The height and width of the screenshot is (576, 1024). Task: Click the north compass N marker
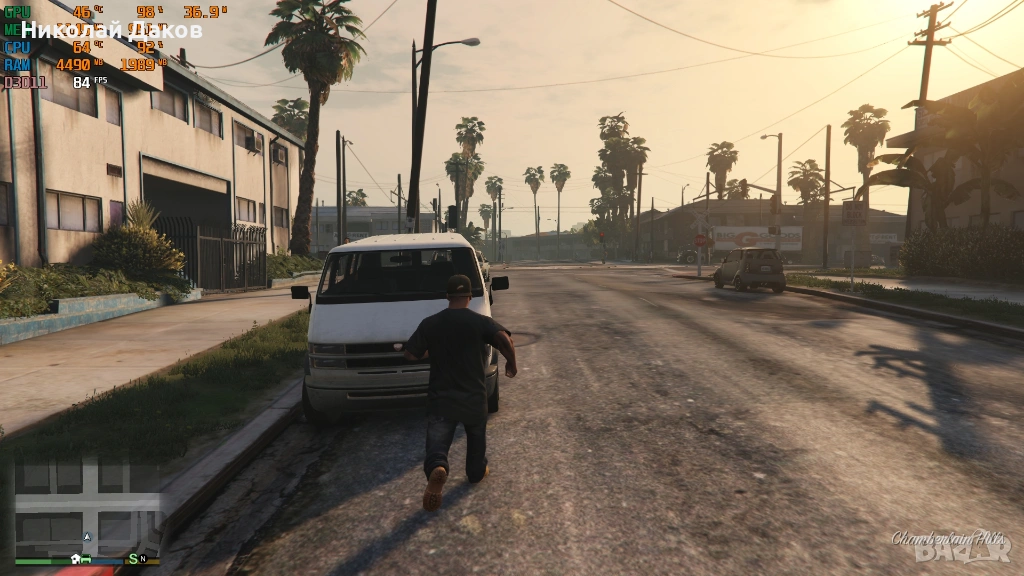[x=143, y=558]
